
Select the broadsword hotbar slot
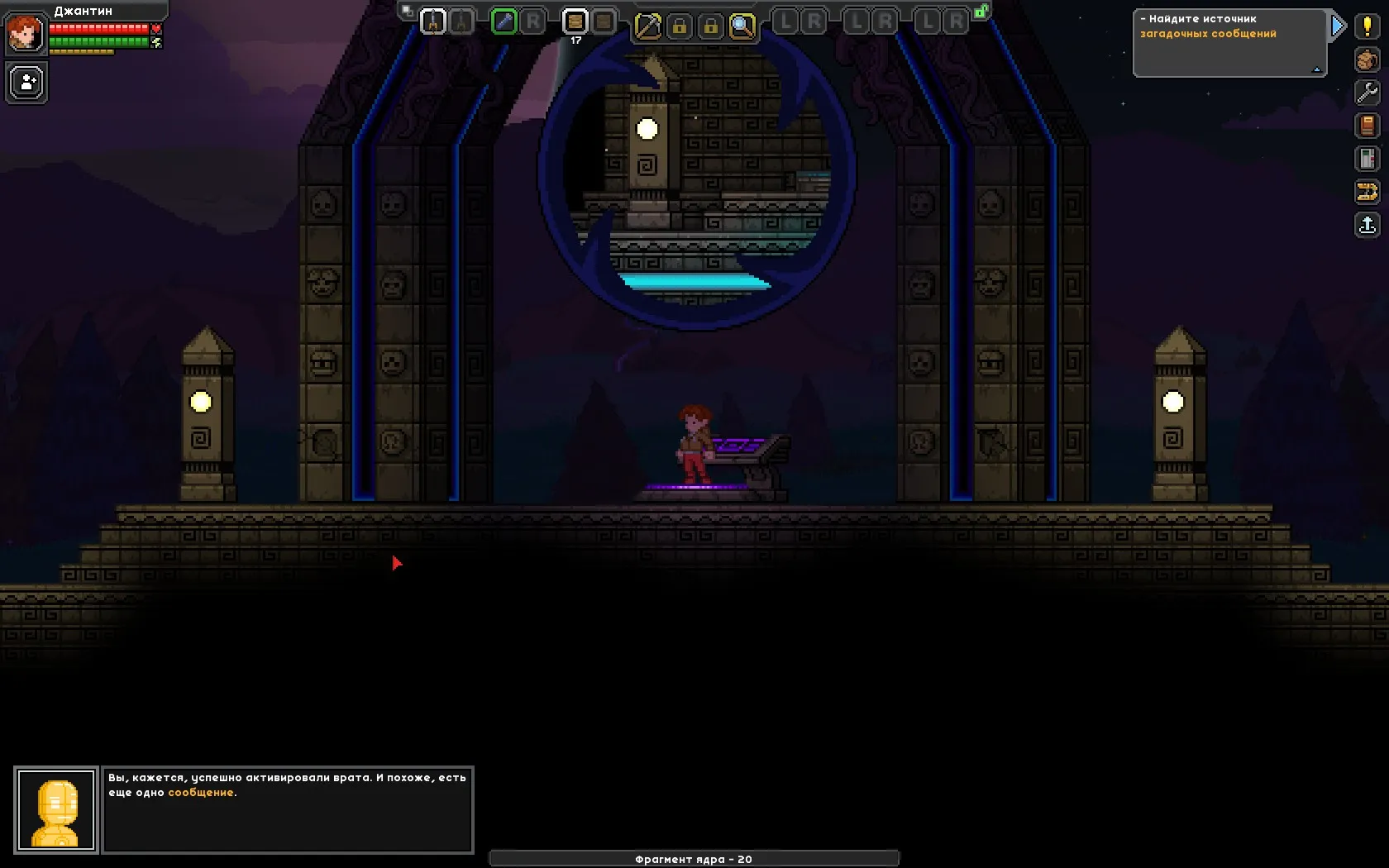432,21
